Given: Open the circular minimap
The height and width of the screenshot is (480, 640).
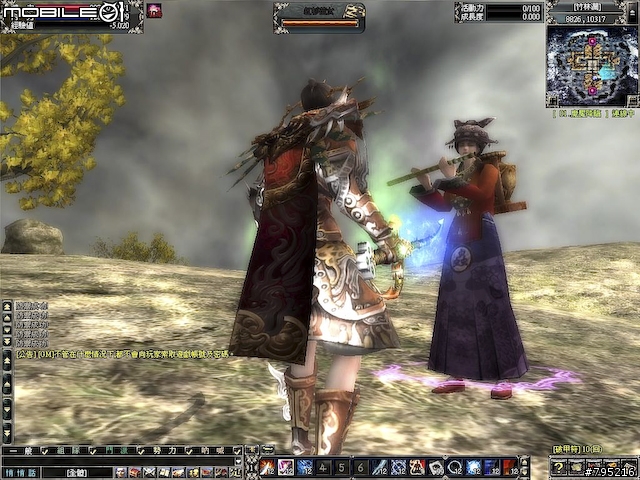Looking at the screenshot, I should click(x=592, y=66).
